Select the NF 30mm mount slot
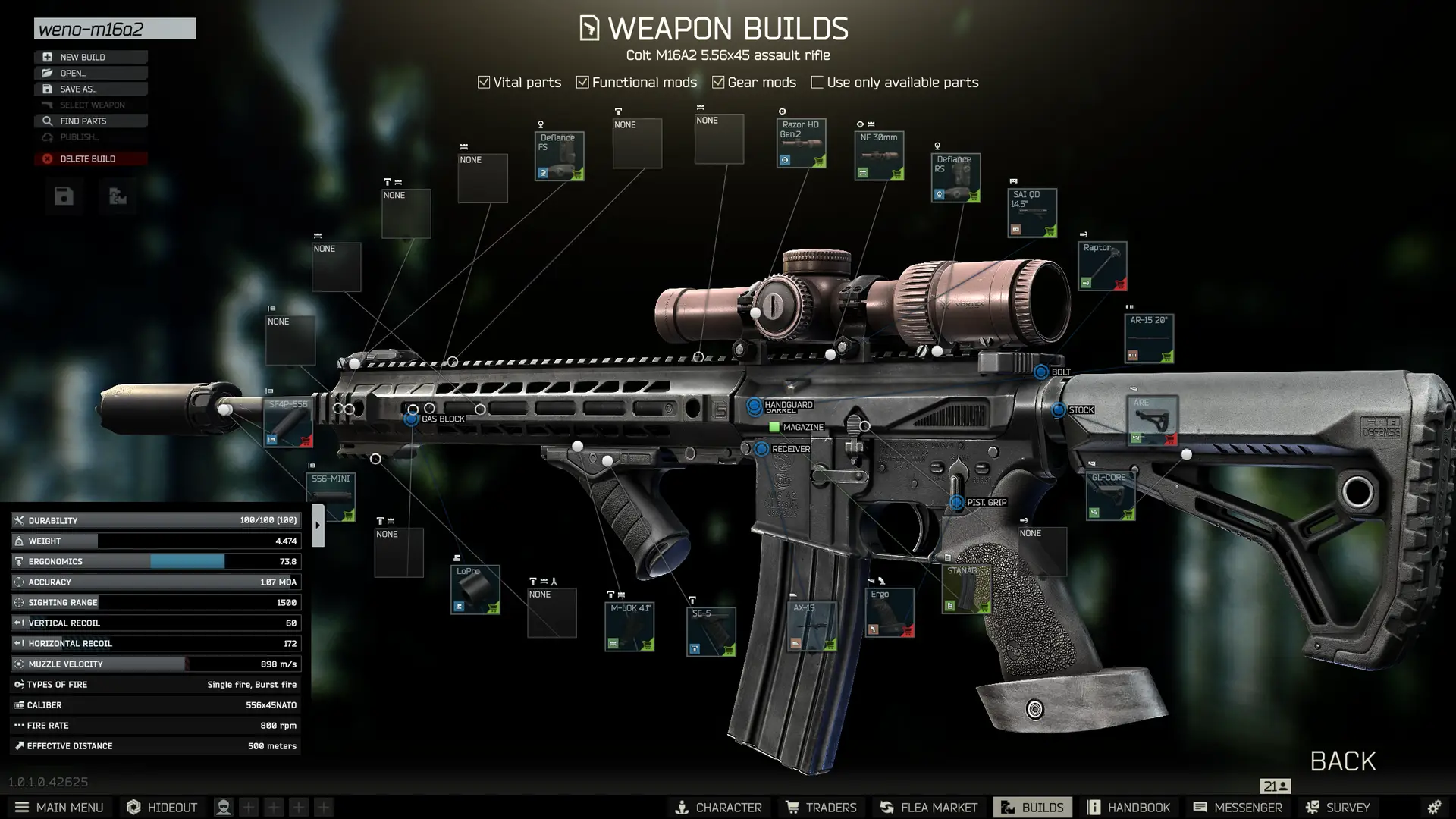Screen dimensions: 1456x819 879,155
